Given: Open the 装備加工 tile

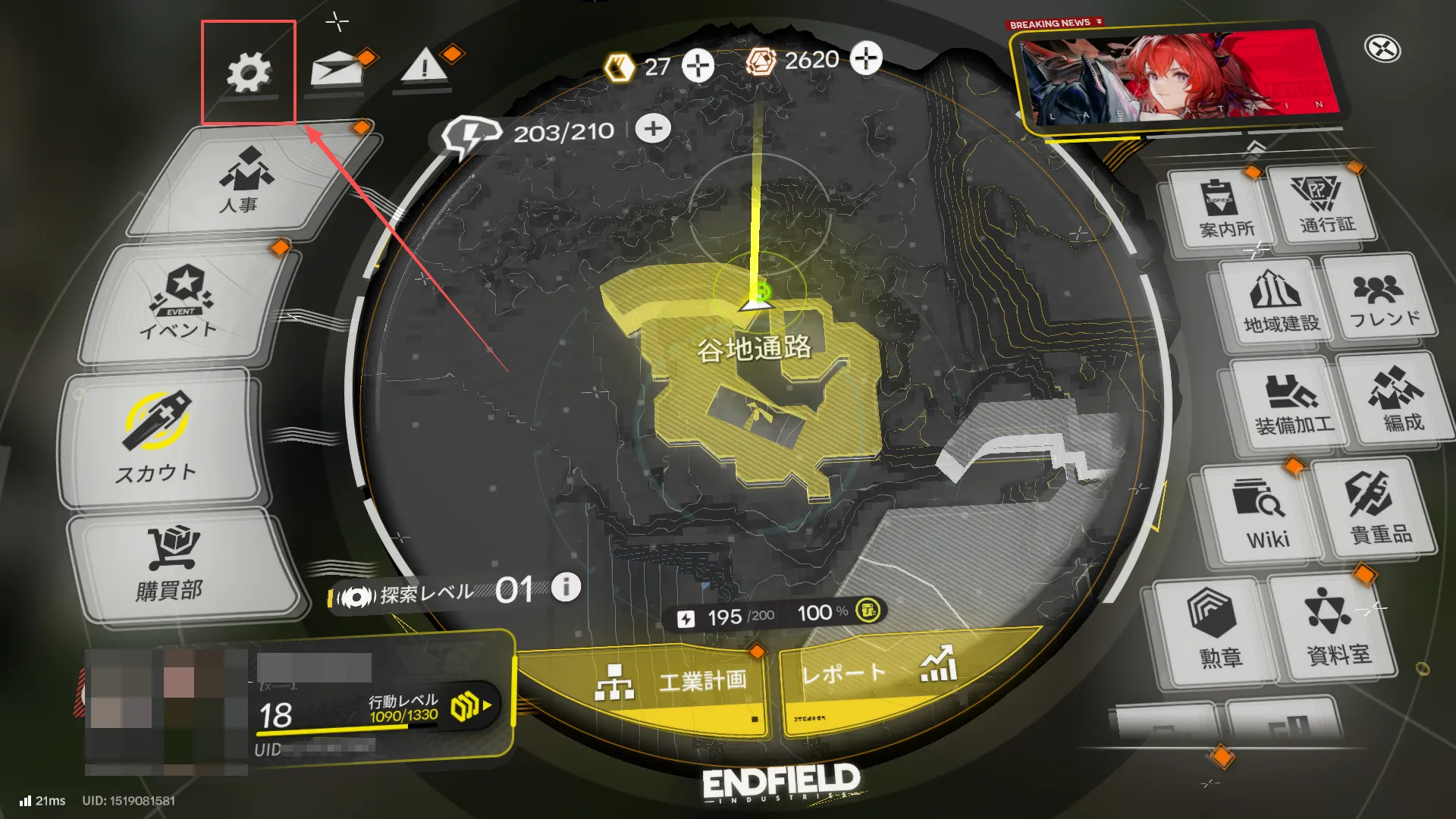Looking at the screenshot, I should [x=1291, y=404].
